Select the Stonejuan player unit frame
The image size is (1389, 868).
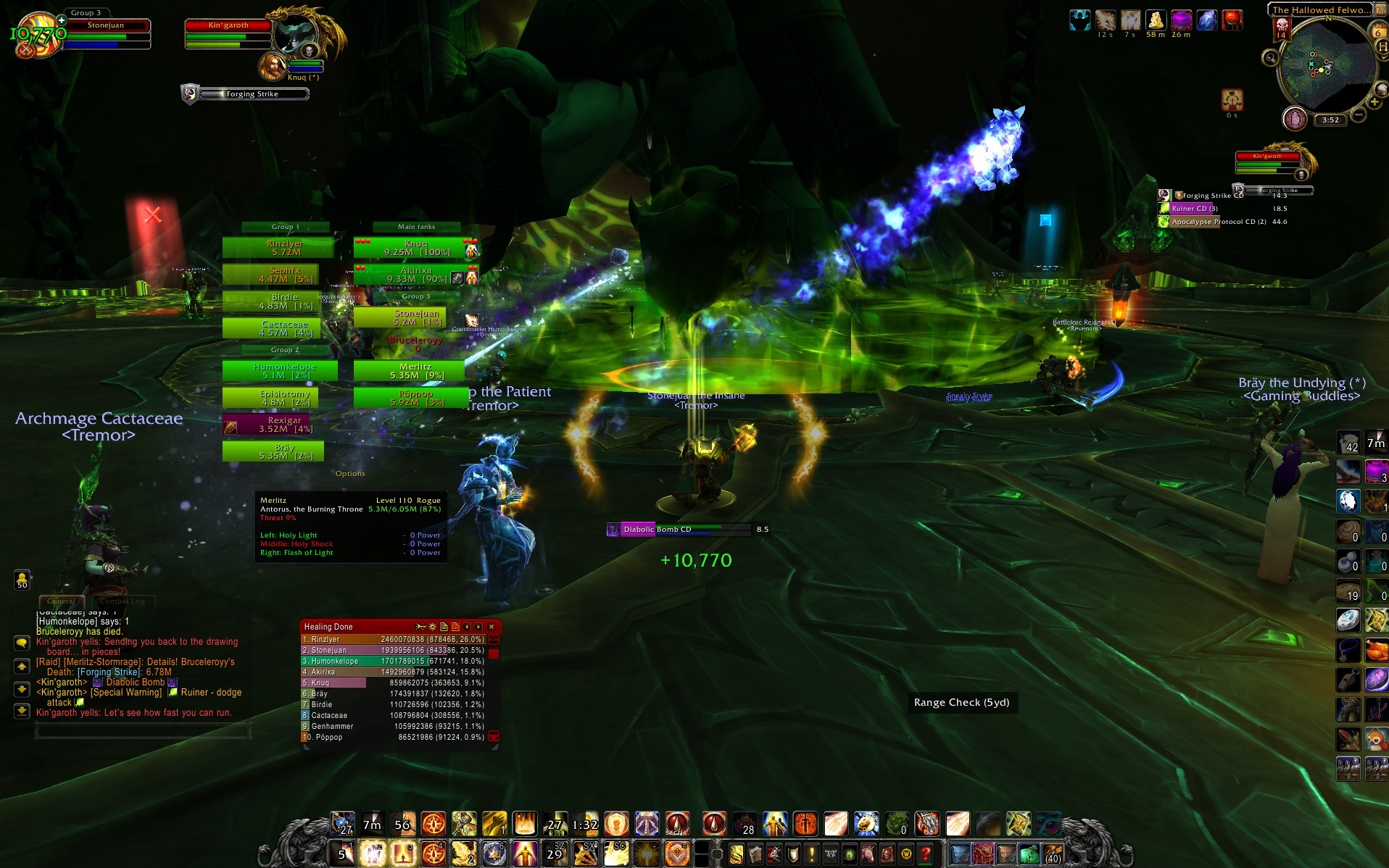click(x=106, y=26)
